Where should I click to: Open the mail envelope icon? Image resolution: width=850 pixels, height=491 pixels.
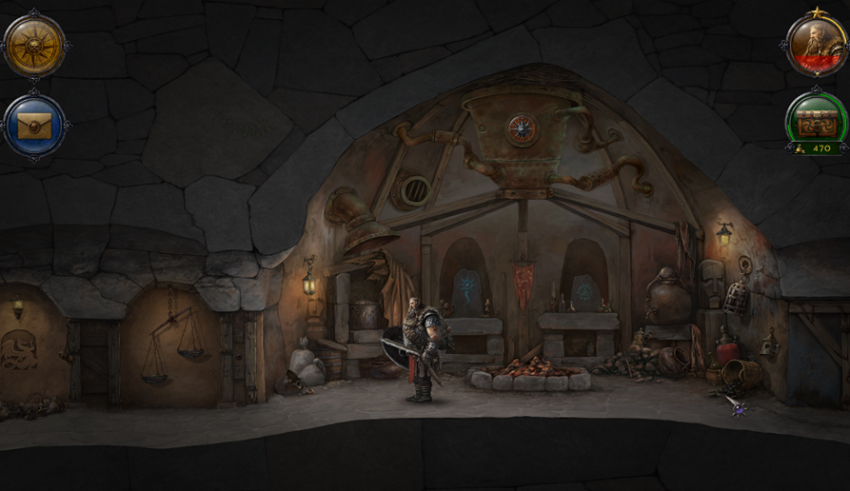pos(35,126)
